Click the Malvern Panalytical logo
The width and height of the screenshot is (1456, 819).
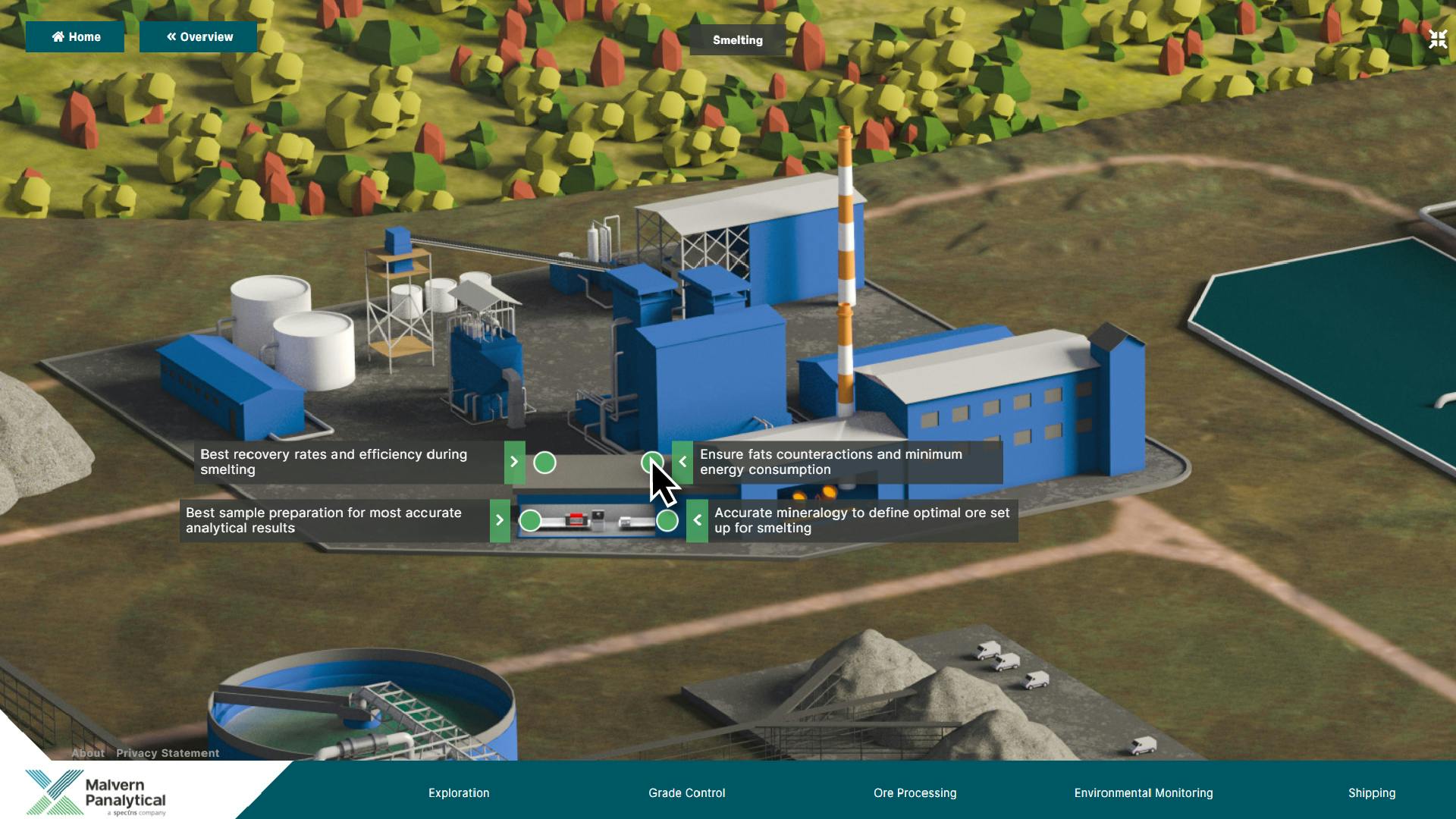(96, 792)
